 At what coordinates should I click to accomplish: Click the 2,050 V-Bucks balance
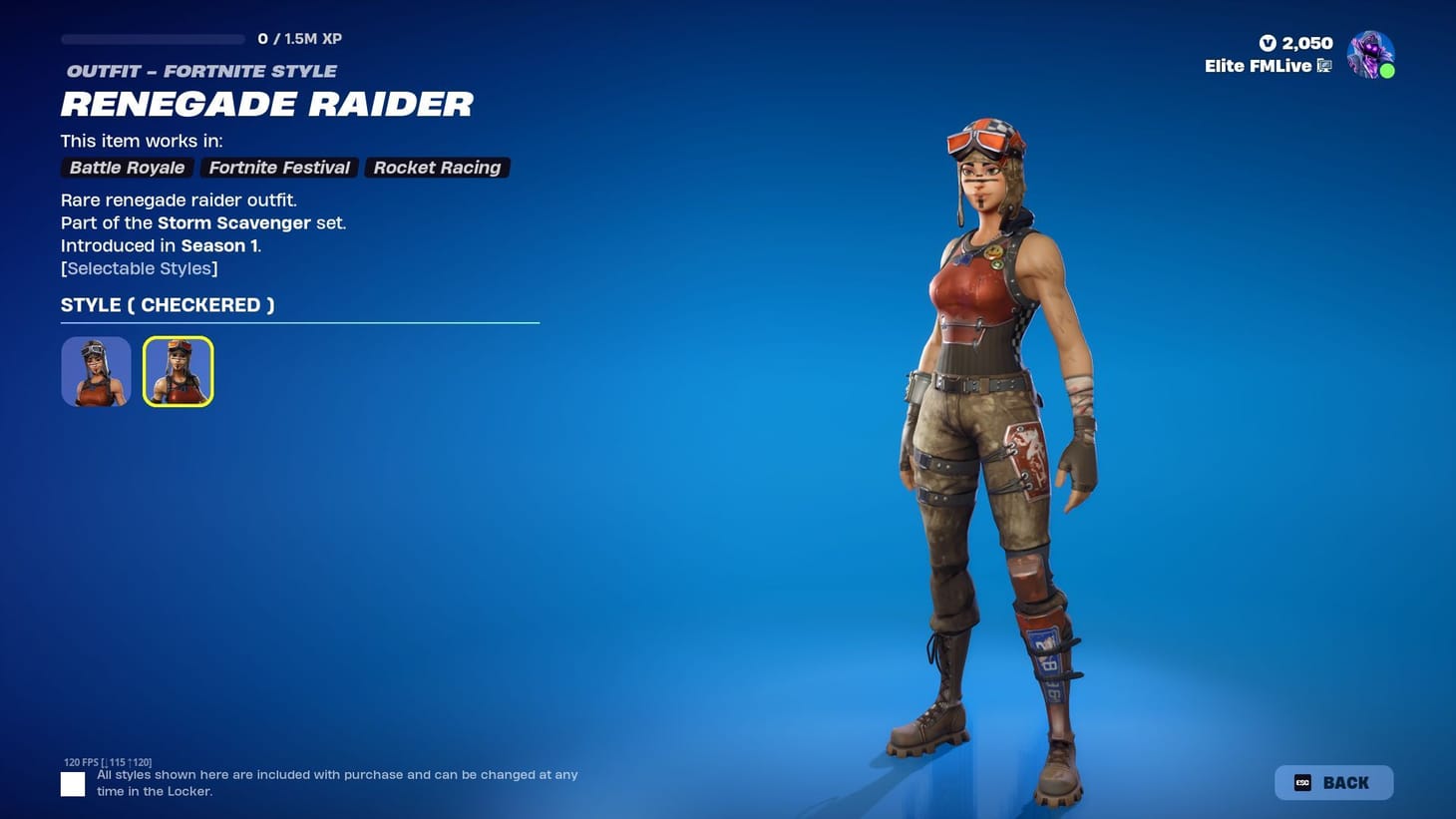tap(1306, 43)
